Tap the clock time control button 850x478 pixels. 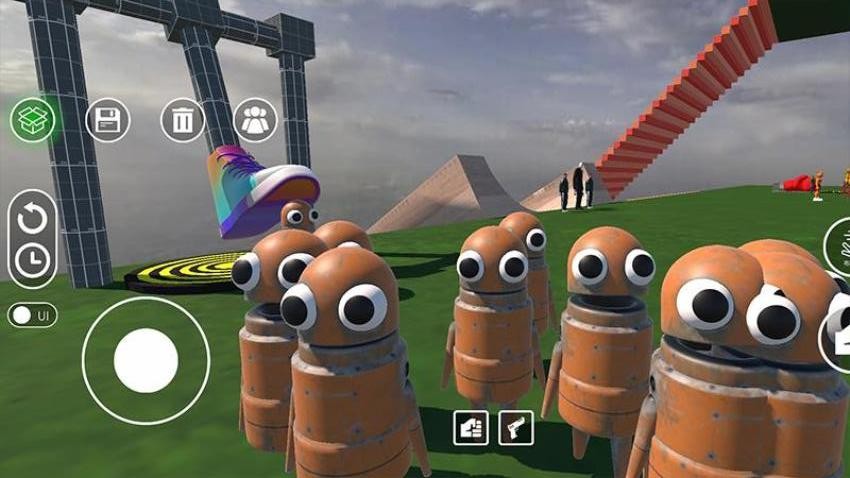tap(33, 260)
